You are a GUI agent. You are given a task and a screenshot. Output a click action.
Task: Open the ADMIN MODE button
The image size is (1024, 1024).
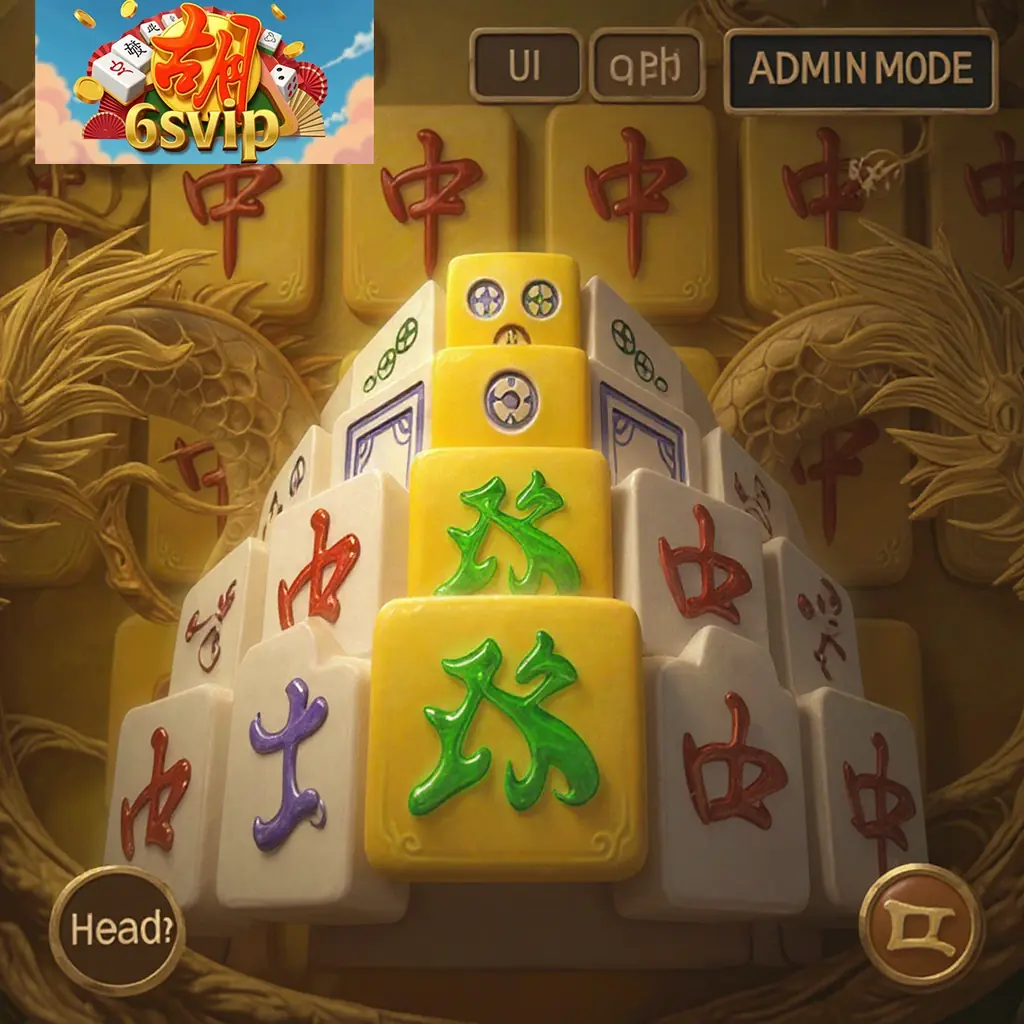click(x=860, y=69)
